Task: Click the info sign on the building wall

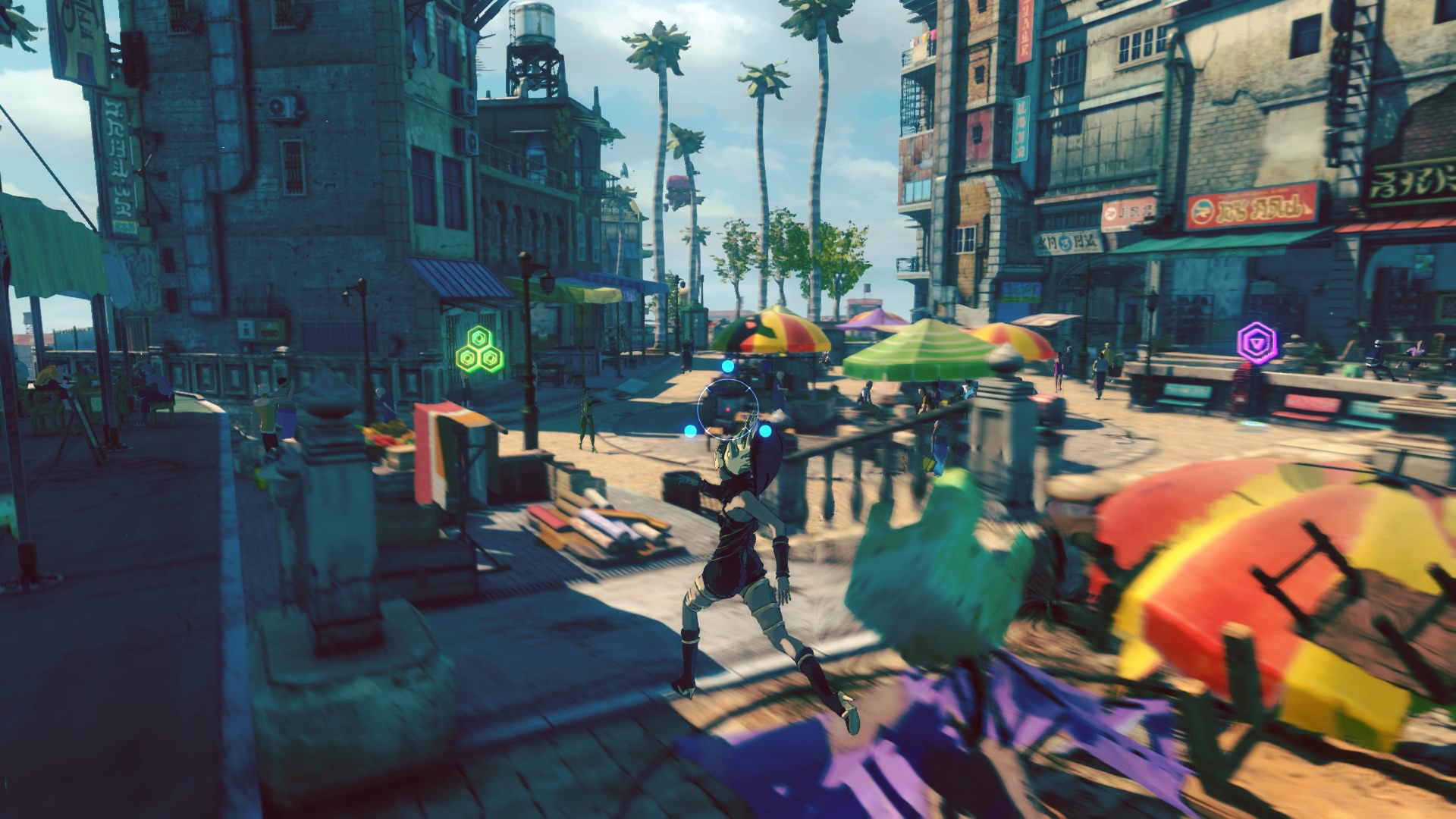Action: tap(246, 330)
